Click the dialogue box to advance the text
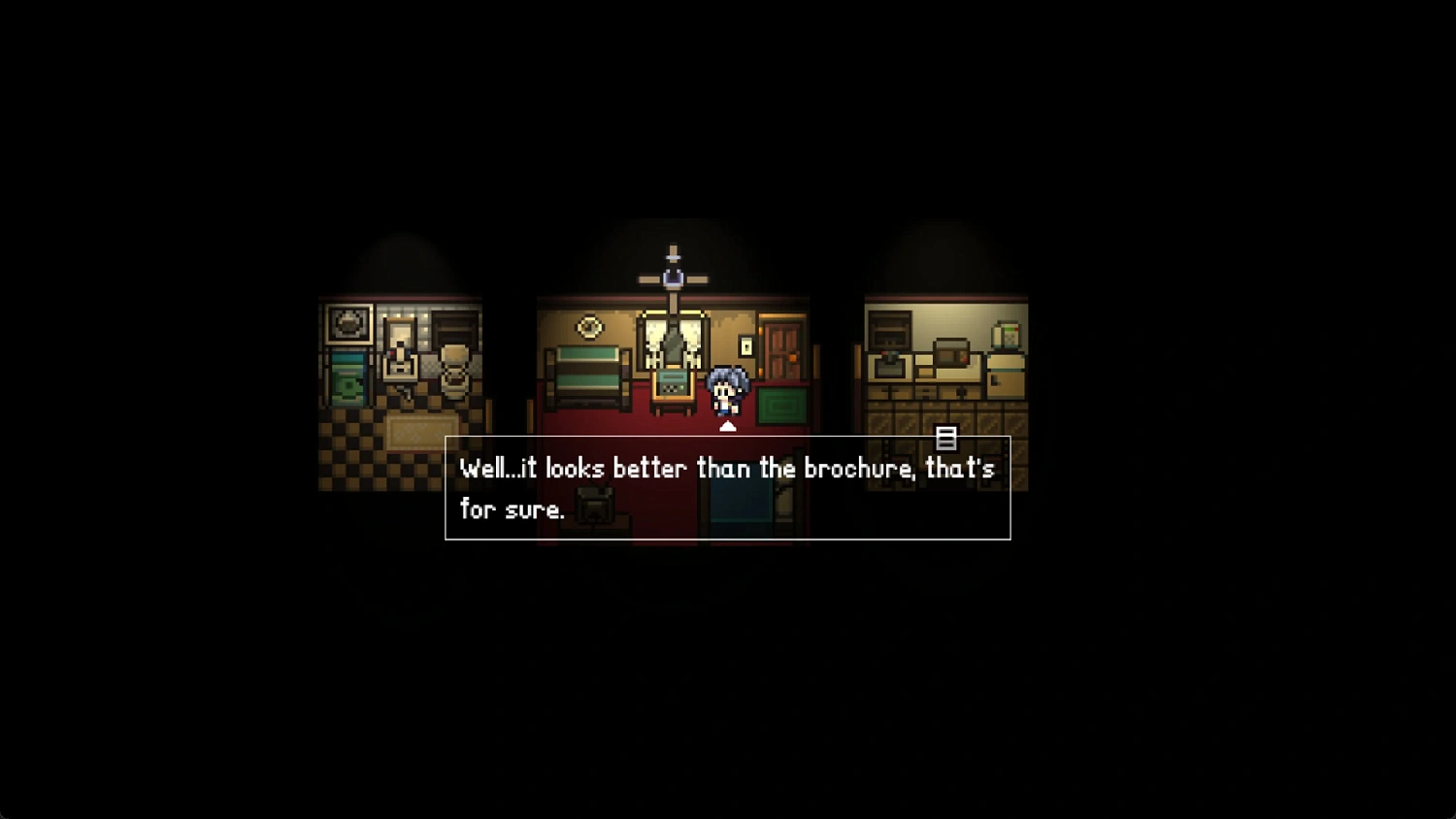 726,488
